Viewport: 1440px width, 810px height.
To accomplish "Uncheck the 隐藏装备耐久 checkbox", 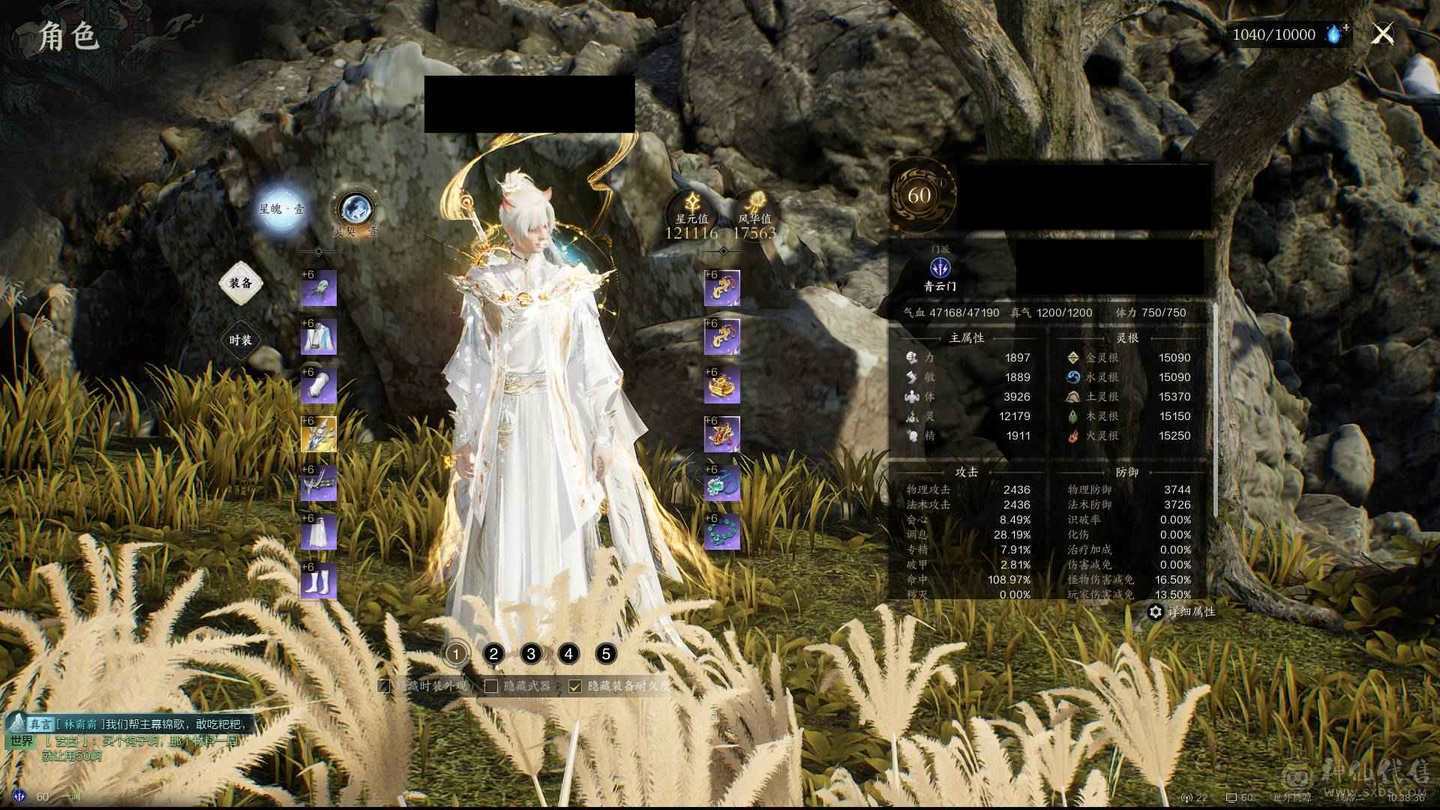I will click(x=575, y=686).
